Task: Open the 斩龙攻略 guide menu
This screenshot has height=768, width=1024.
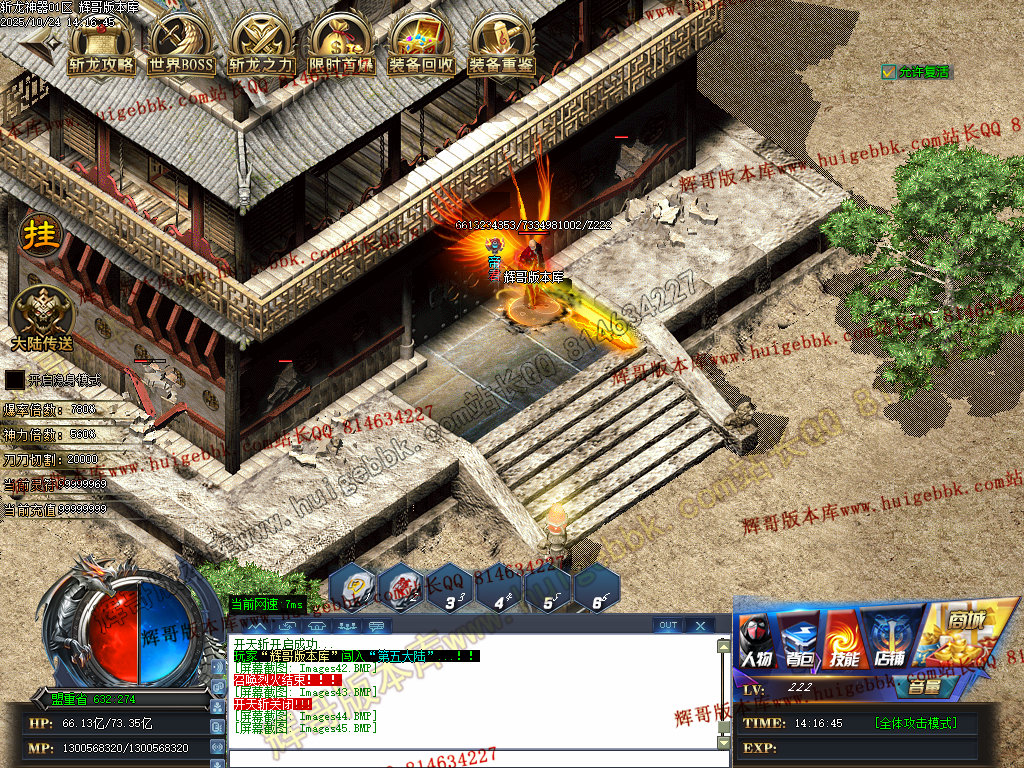Action: 100,45
